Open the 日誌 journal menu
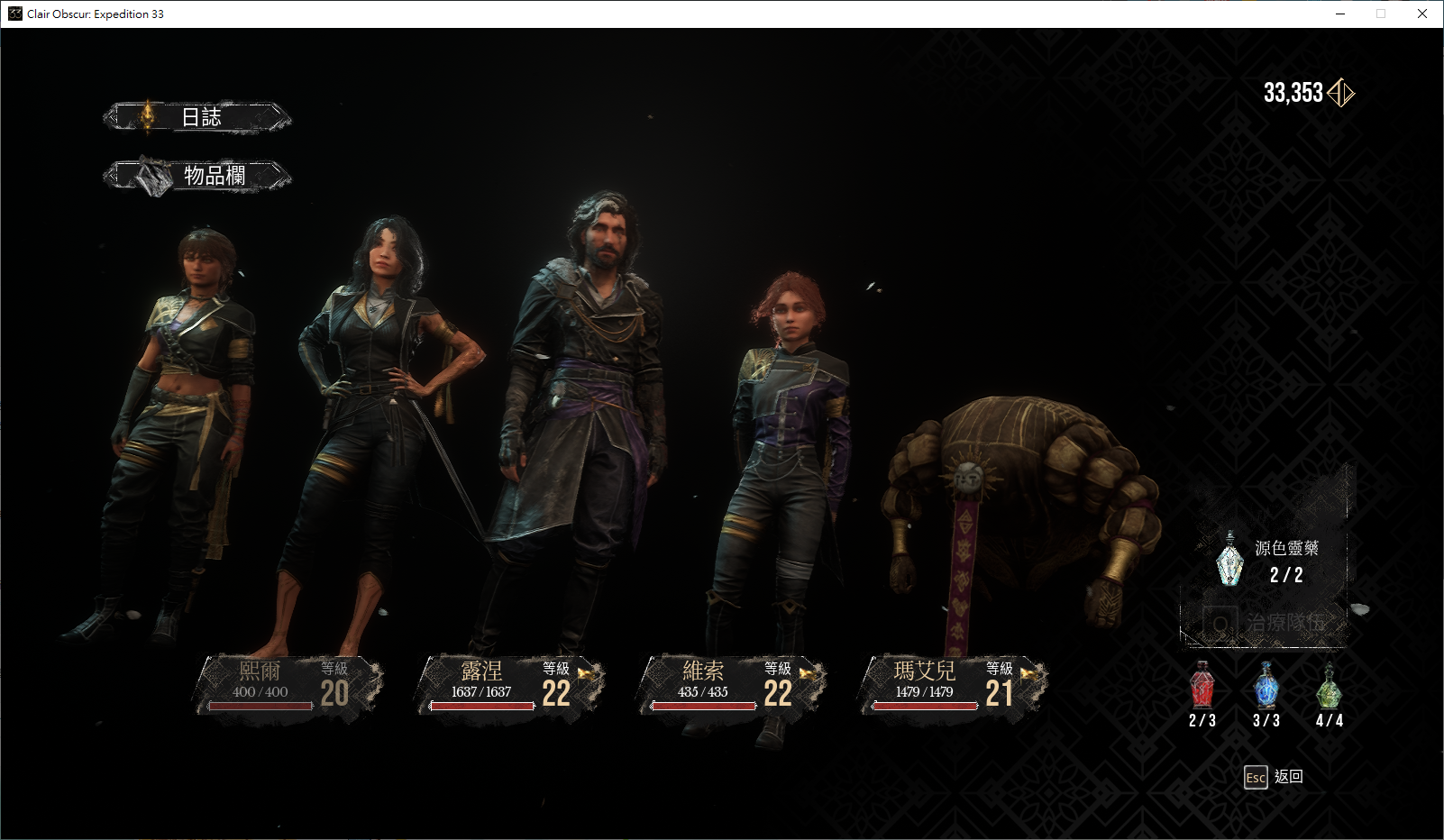This screenshot has width=1444, height=840. [198, 117]
